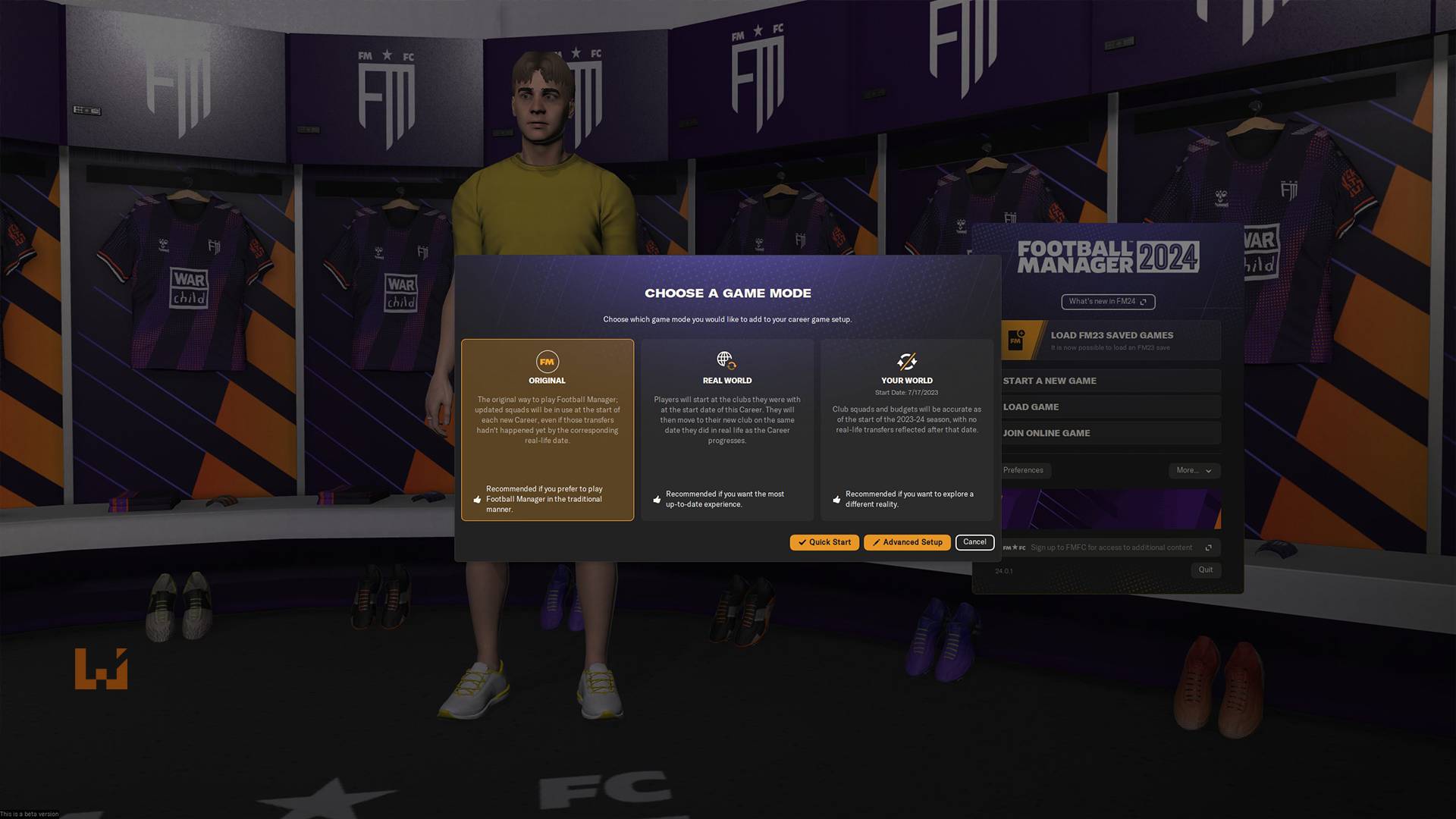Expand the More dropdown
The image size is (1456, 819).
coord(1194,470)
